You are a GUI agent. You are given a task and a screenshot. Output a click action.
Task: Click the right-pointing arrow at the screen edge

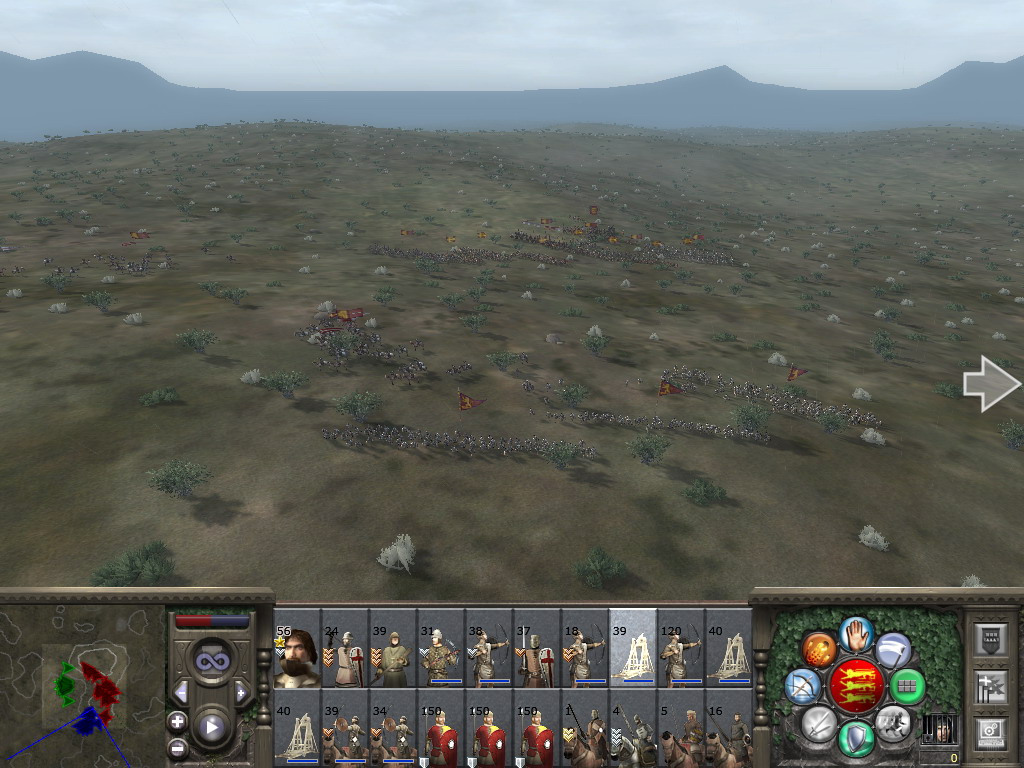pos(990,383)
